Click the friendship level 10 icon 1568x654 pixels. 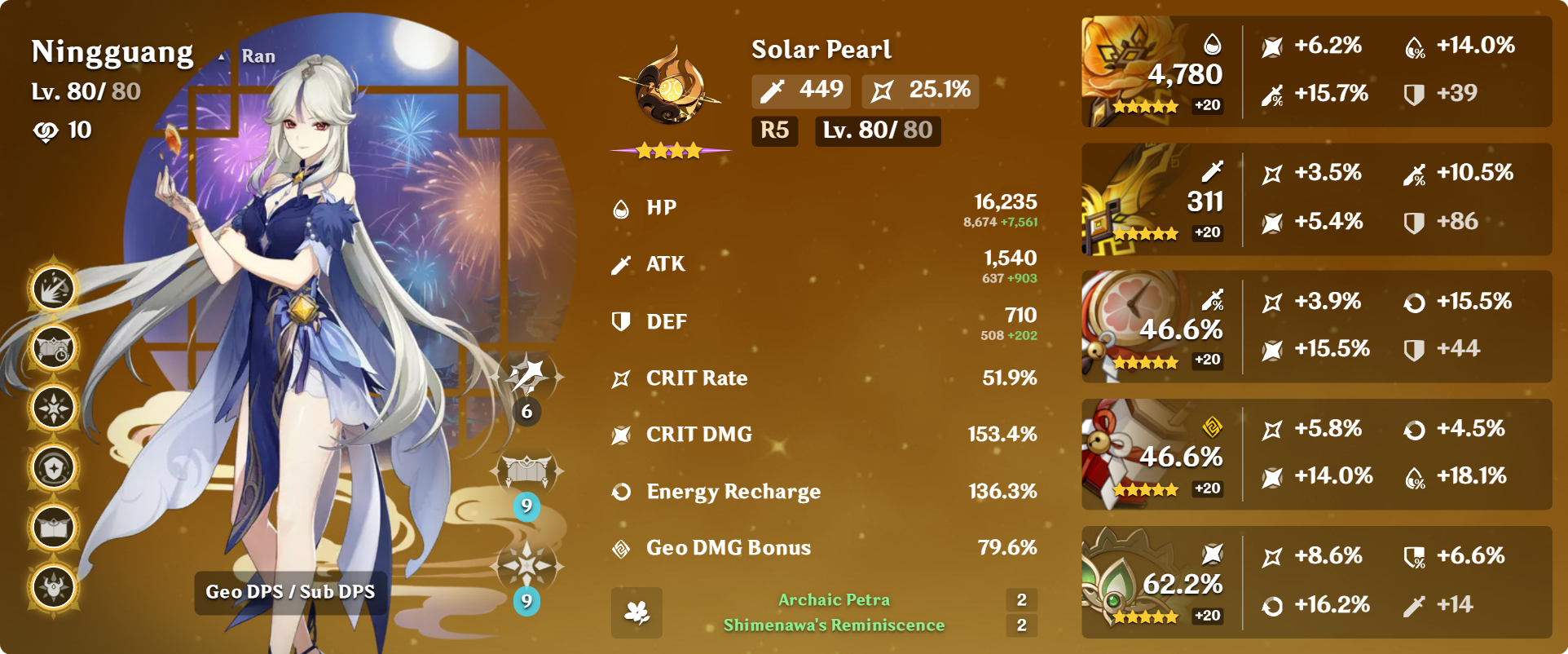46,131
